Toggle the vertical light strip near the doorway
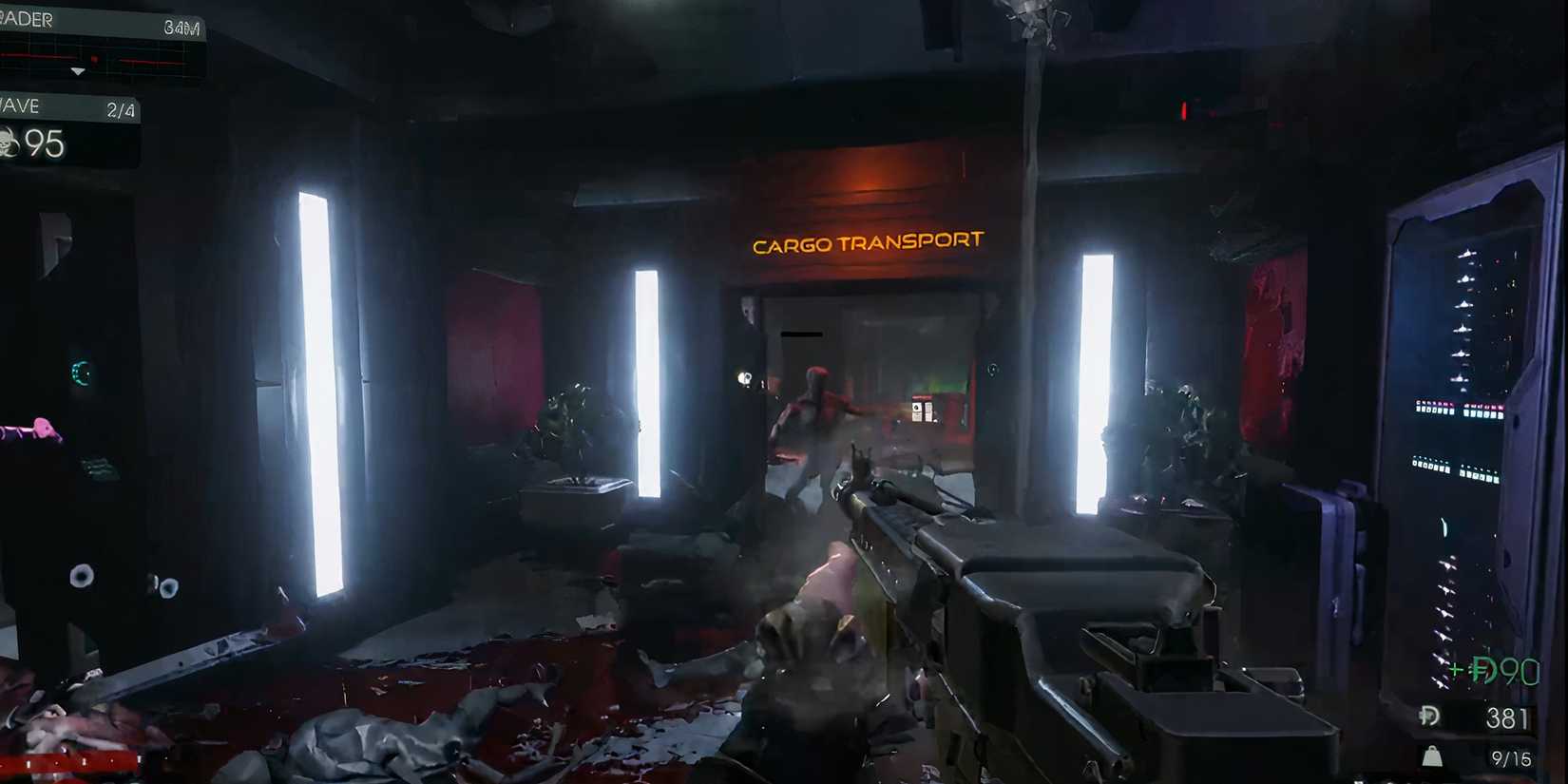 pos(651,380)
